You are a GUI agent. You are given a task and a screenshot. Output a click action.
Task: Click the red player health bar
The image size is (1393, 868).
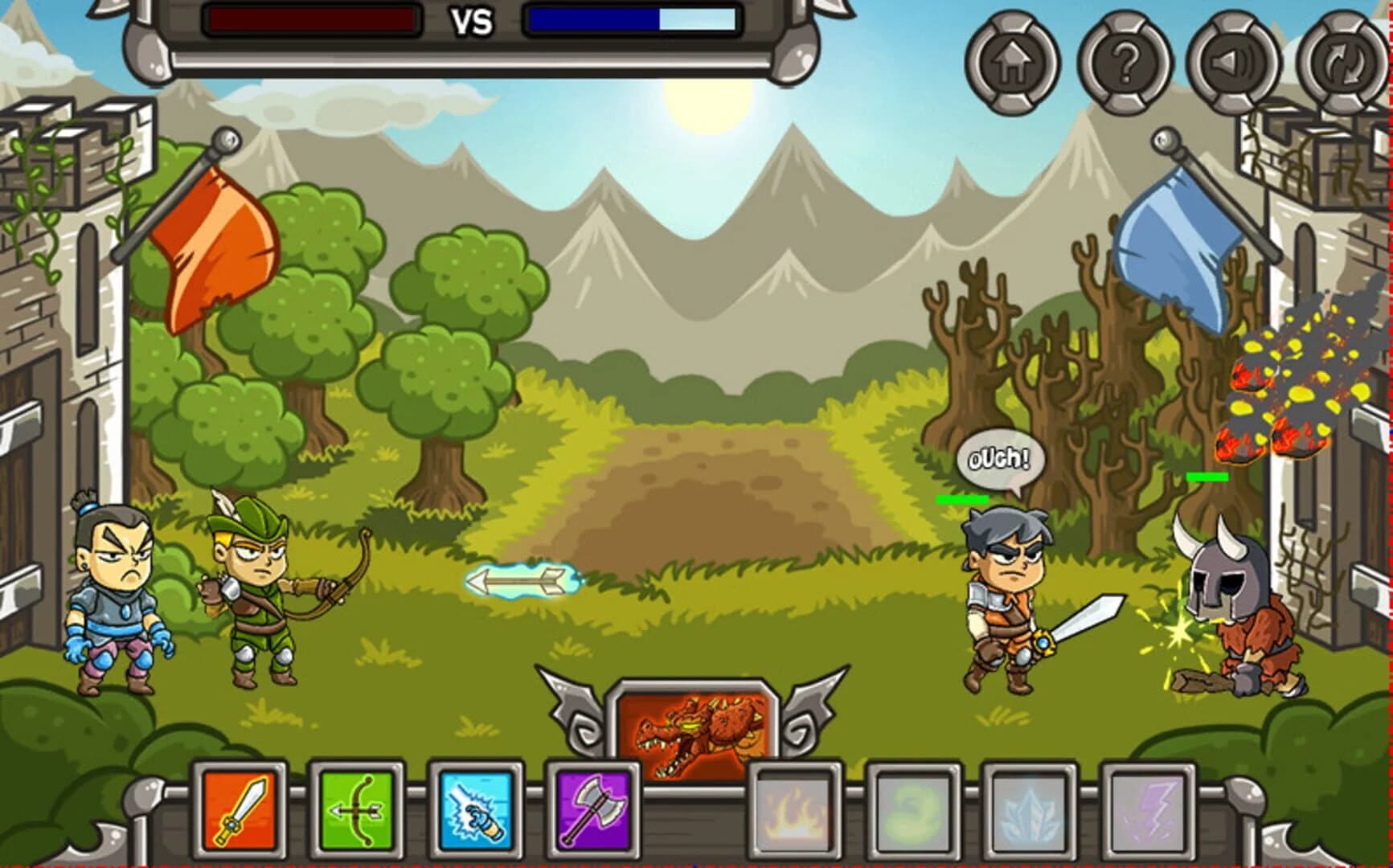[x=309, y=18]
